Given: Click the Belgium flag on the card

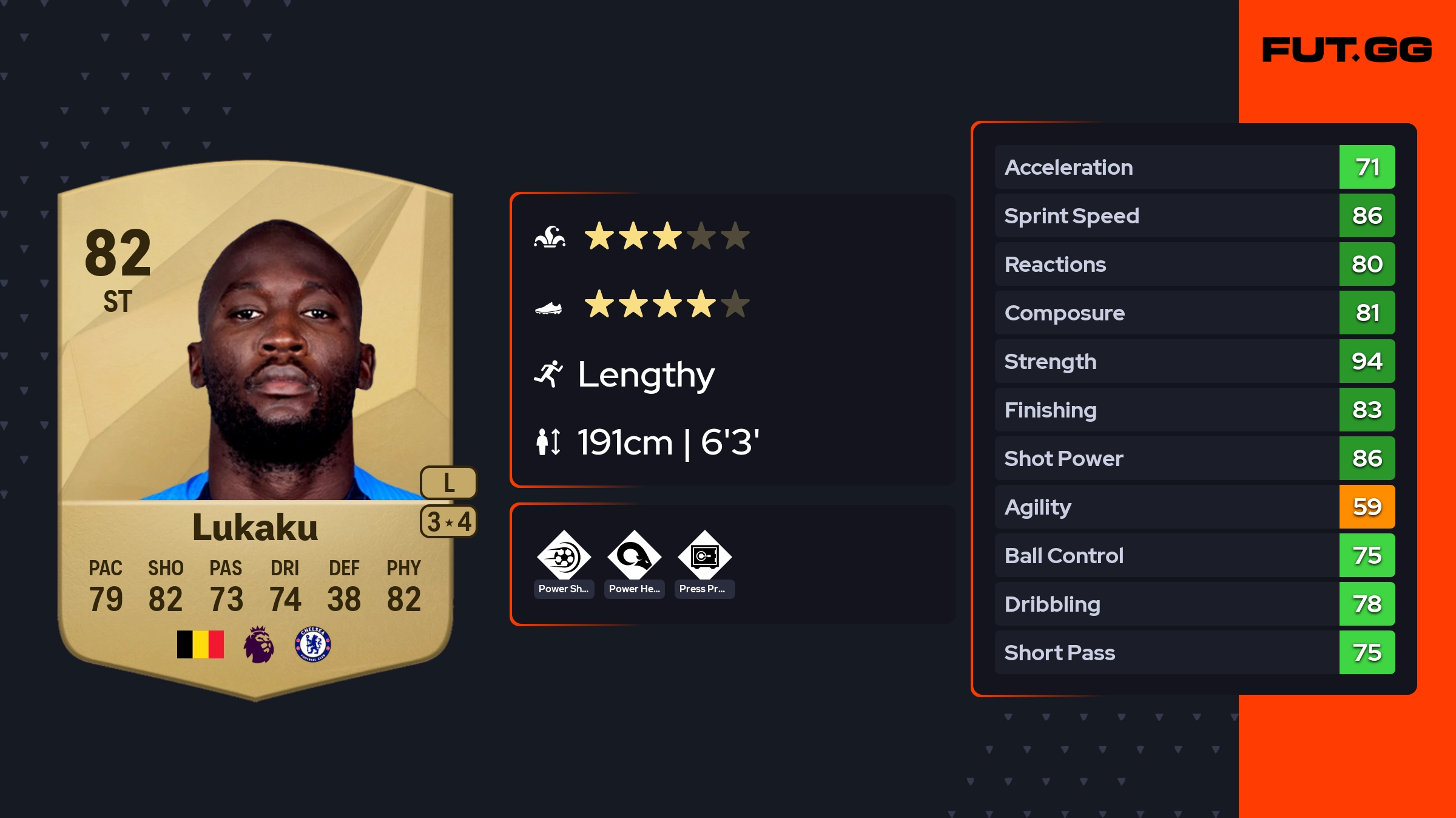Looking at the screenshot, I should pos(200,644).
